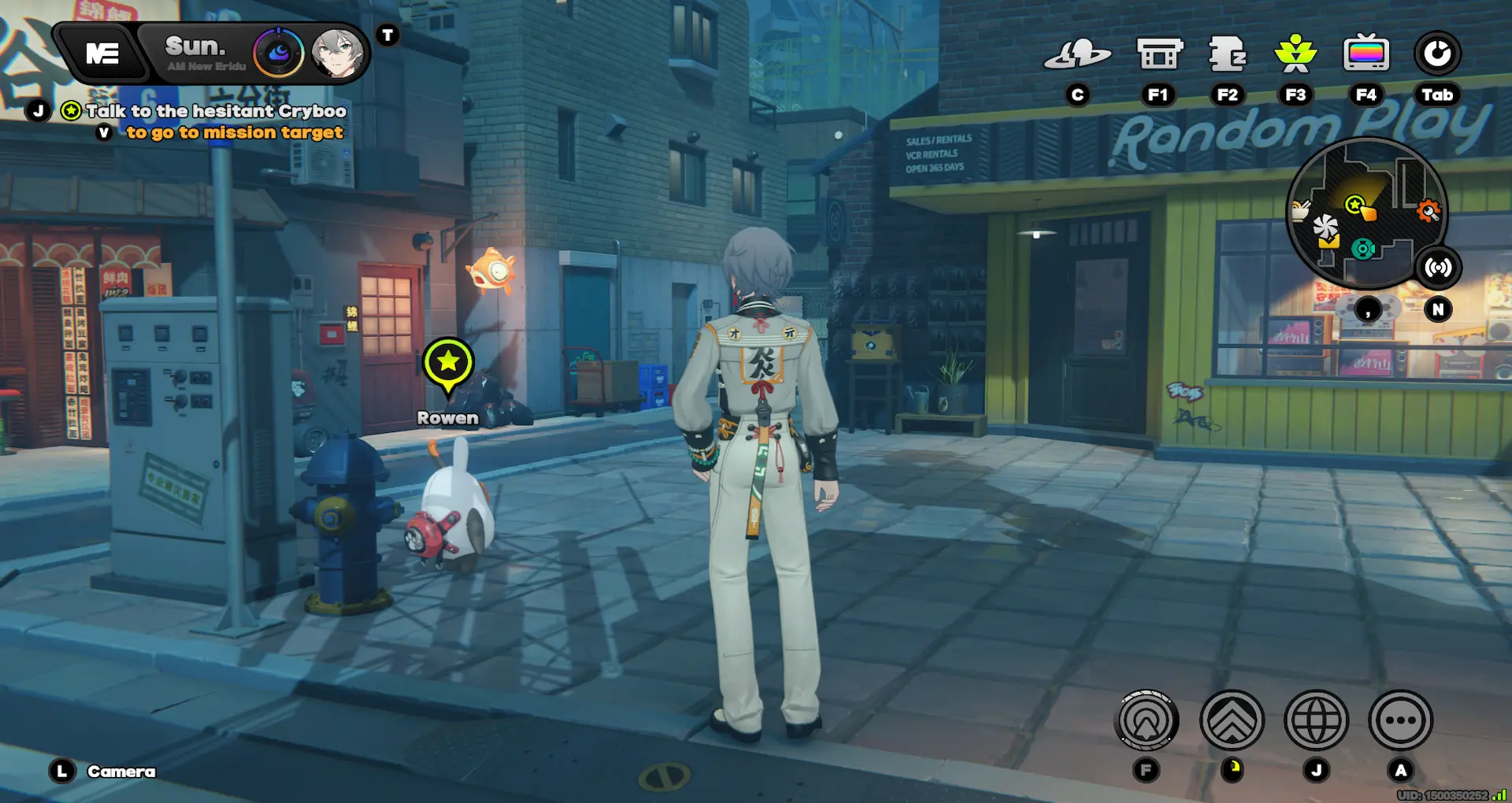Image resolution: width=1512 pixels, height=803 pixels.
Task: Select the blue crescent time-of-day icon
Action: [279, 54]
